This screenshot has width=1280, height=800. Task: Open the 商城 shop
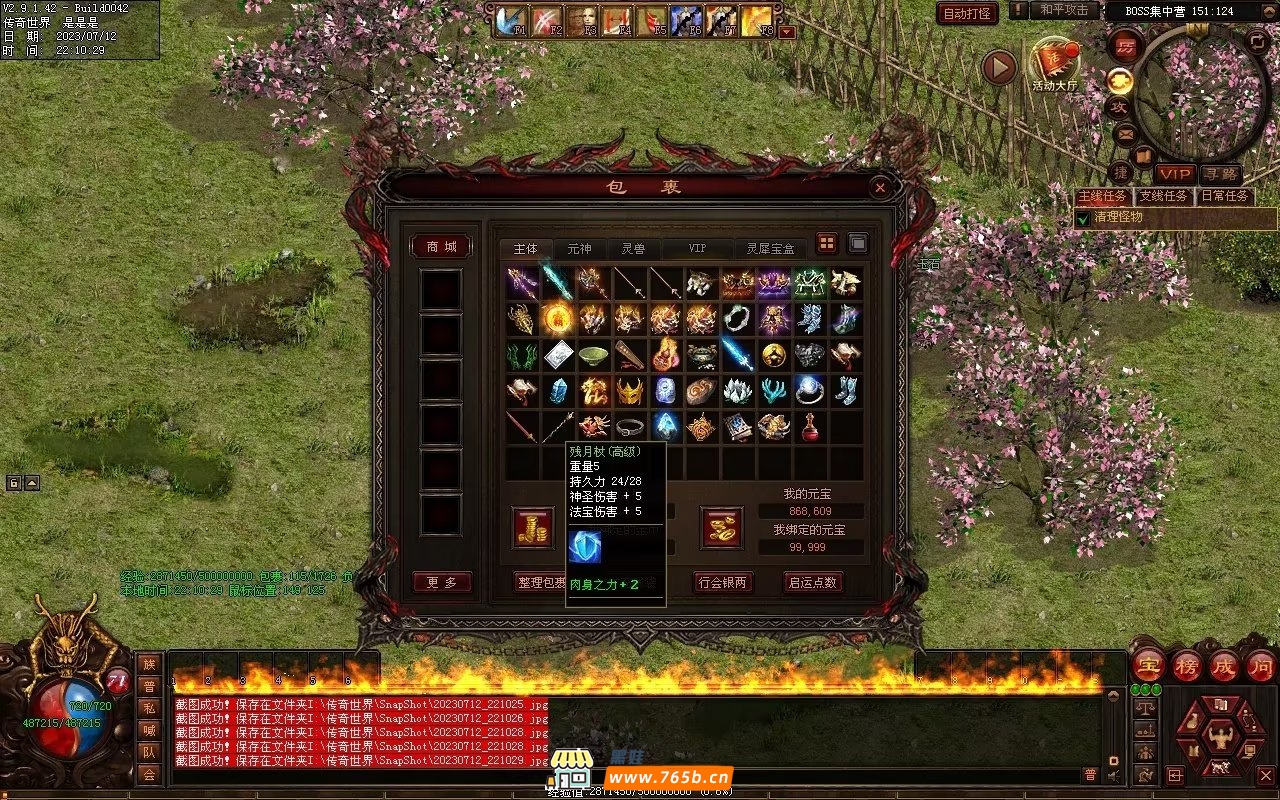coord(441,247)
